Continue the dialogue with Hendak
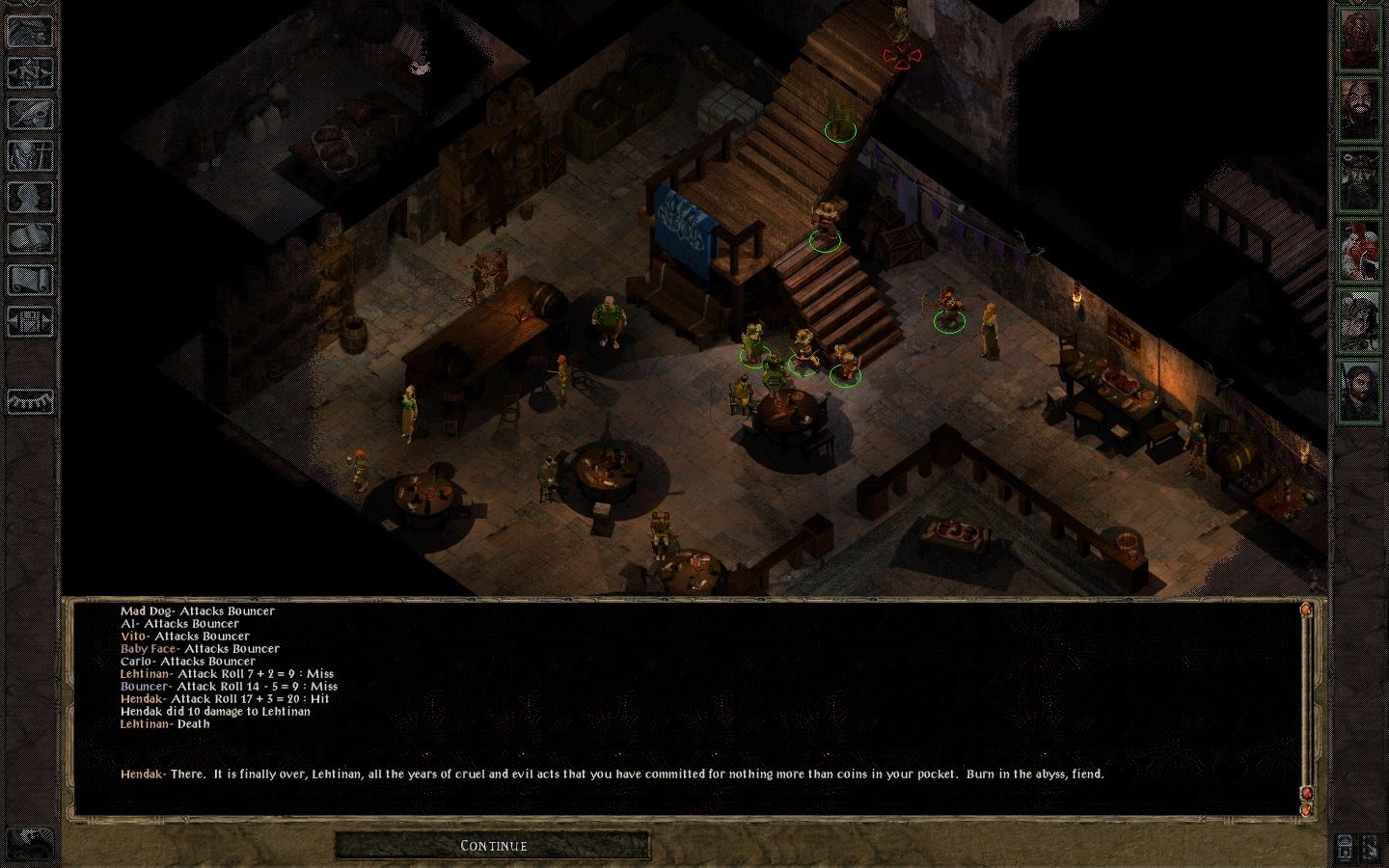Screen dimensions: 1389x868 point(493,846)
